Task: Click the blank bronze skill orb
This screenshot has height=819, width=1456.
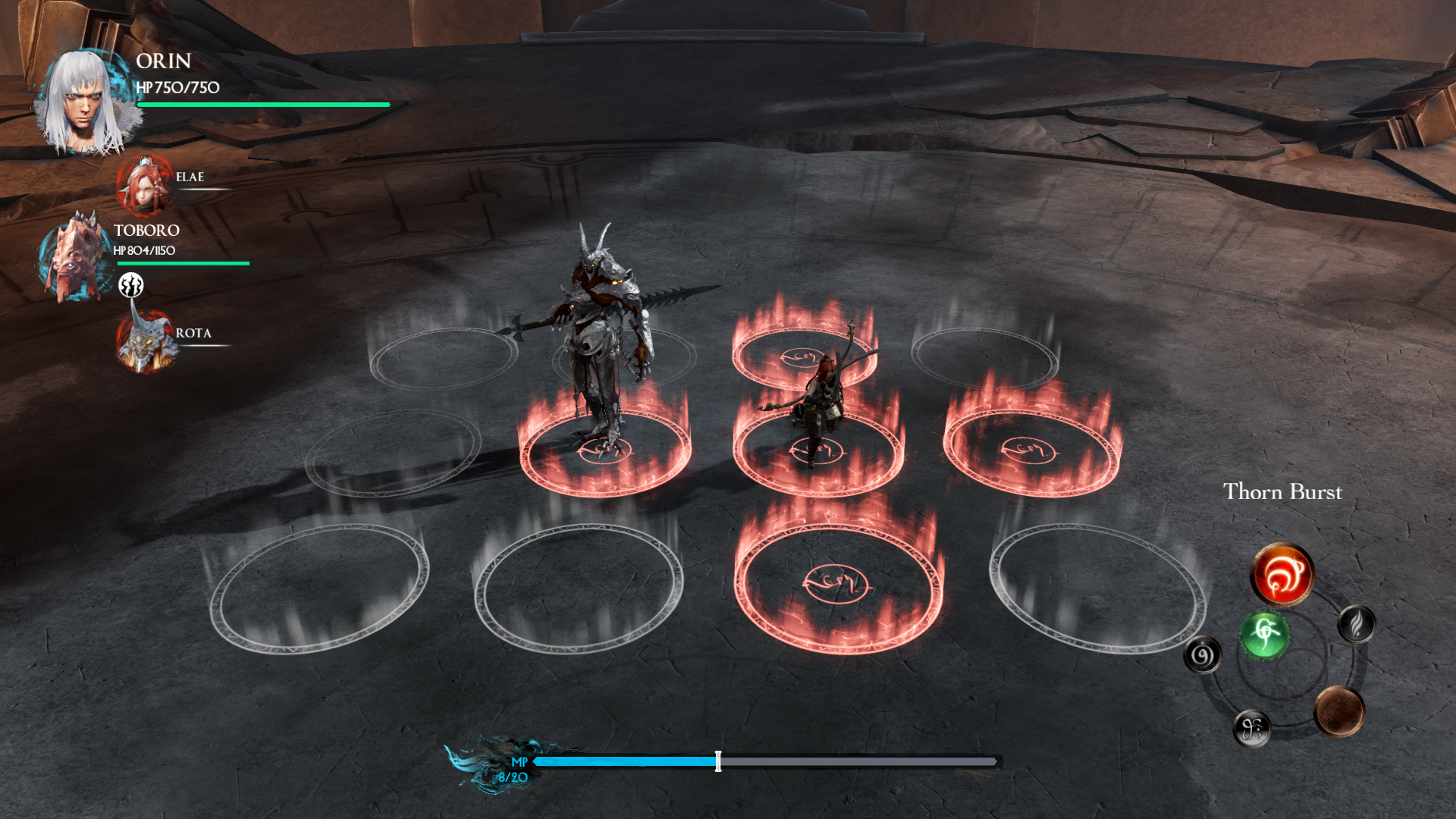Action: 1339,711
